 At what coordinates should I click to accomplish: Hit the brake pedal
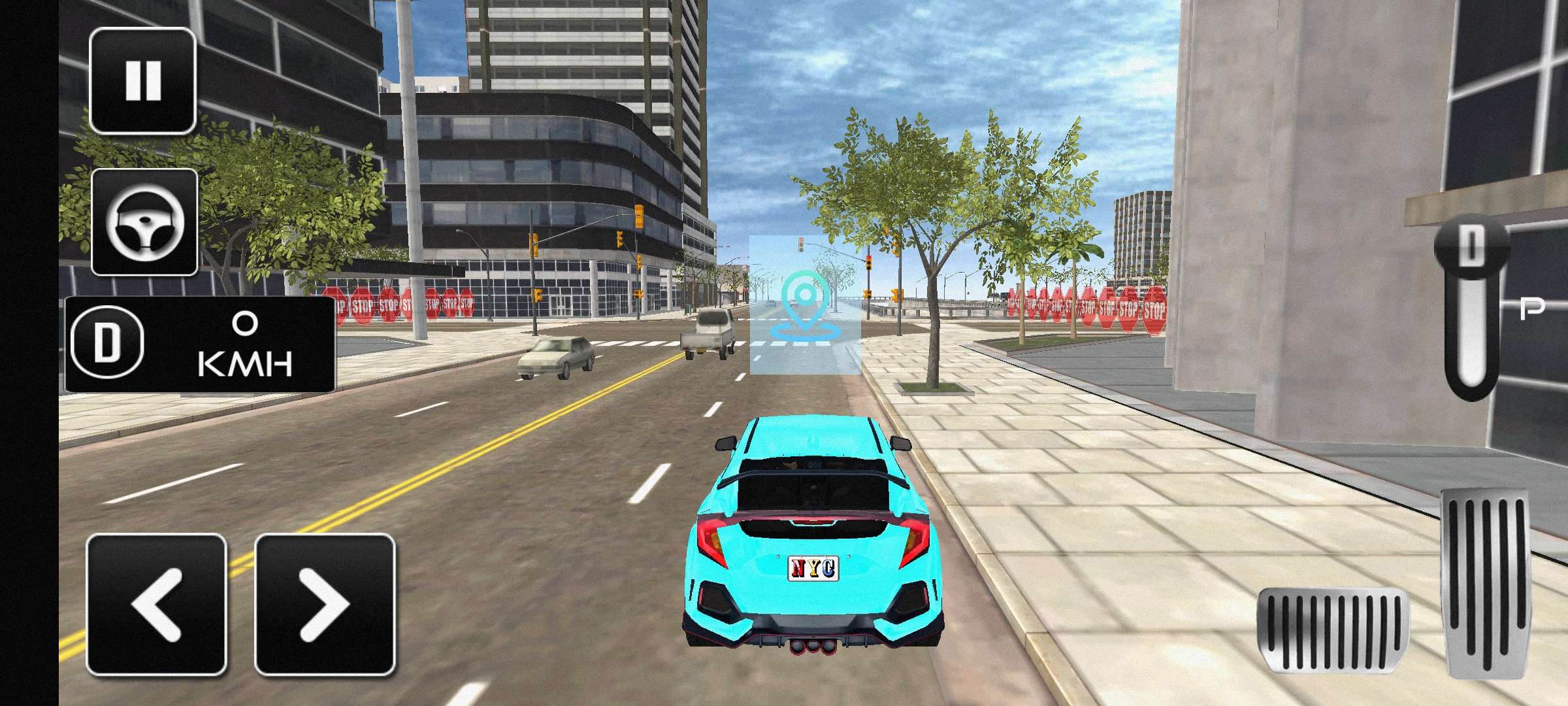pyautogui.click(x=1333, y=630)
